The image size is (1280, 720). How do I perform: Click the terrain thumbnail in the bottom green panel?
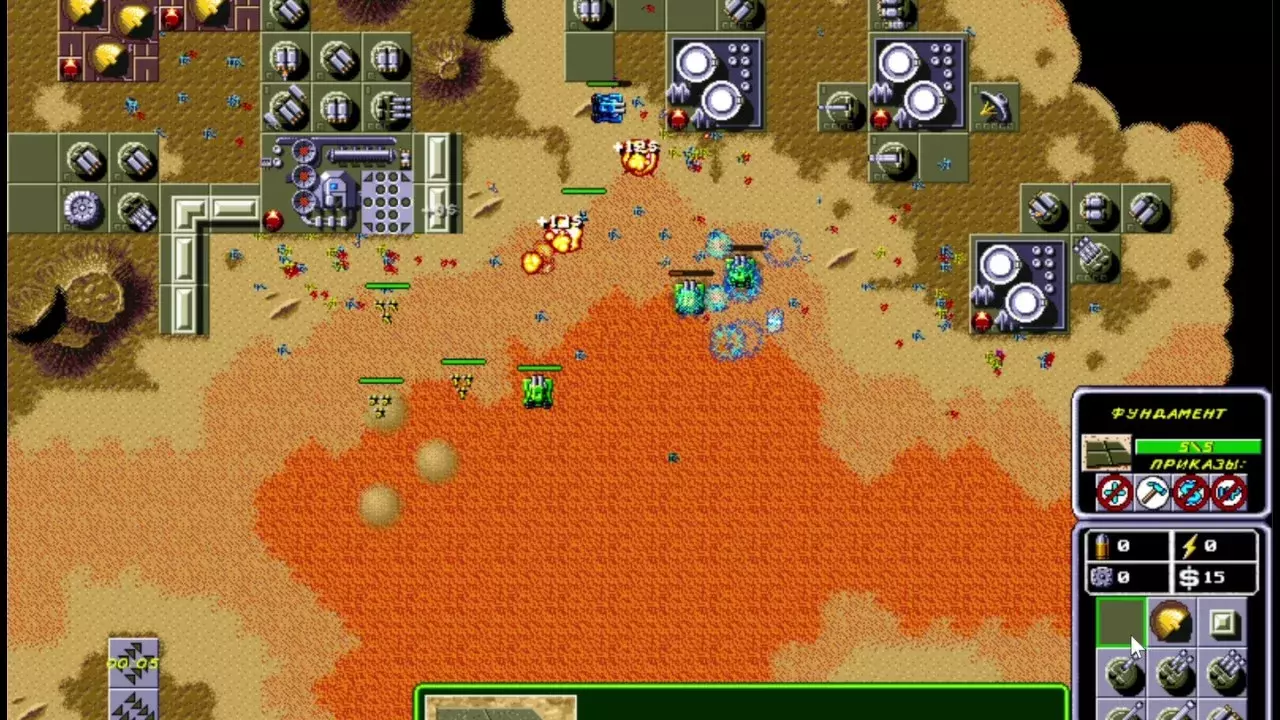pos(500,707)
